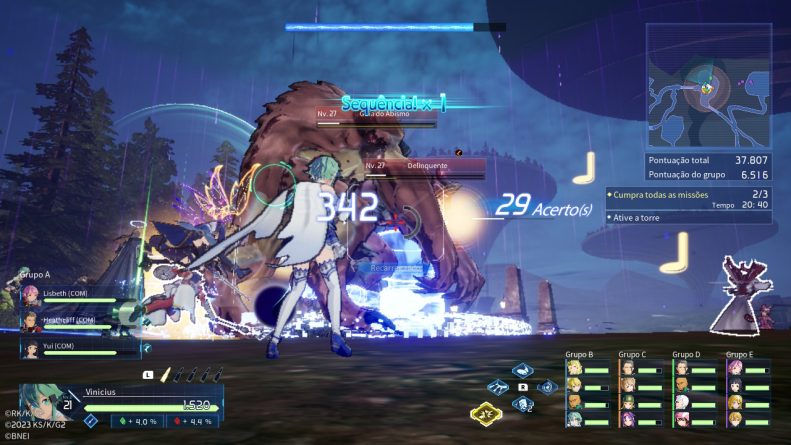The width and height of the screenshot is (791, 445).
Task: Activate the bottom skill in the diamond
Action: pos(522,404)
